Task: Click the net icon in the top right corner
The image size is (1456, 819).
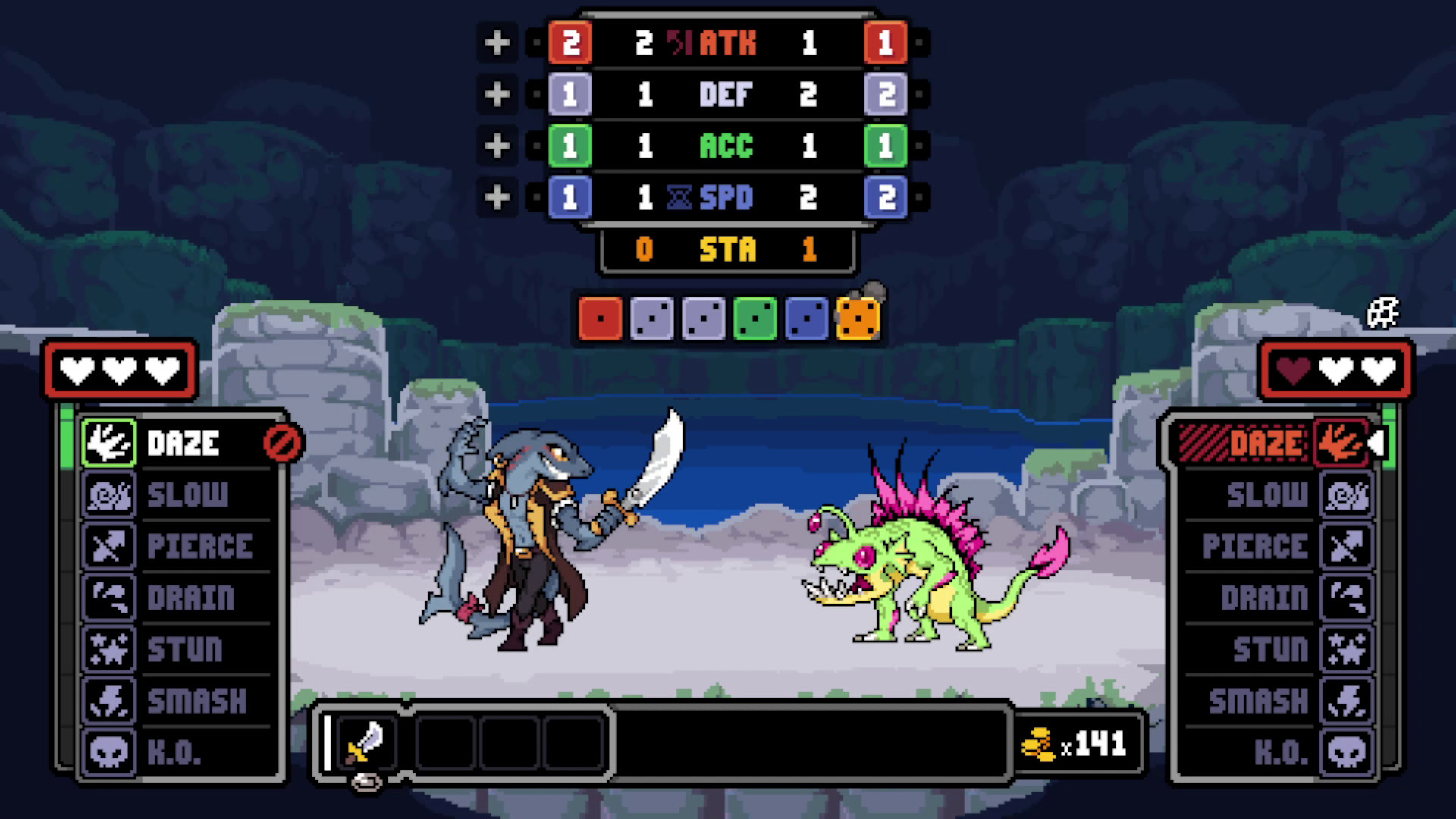Action: (1385, 313)
